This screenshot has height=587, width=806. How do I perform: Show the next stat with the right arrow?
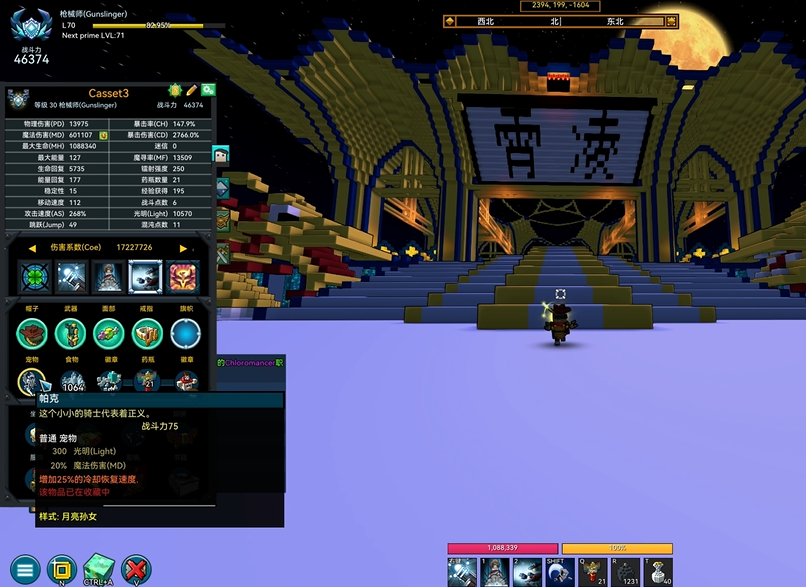pyautogui.click(x=183, y=248)
